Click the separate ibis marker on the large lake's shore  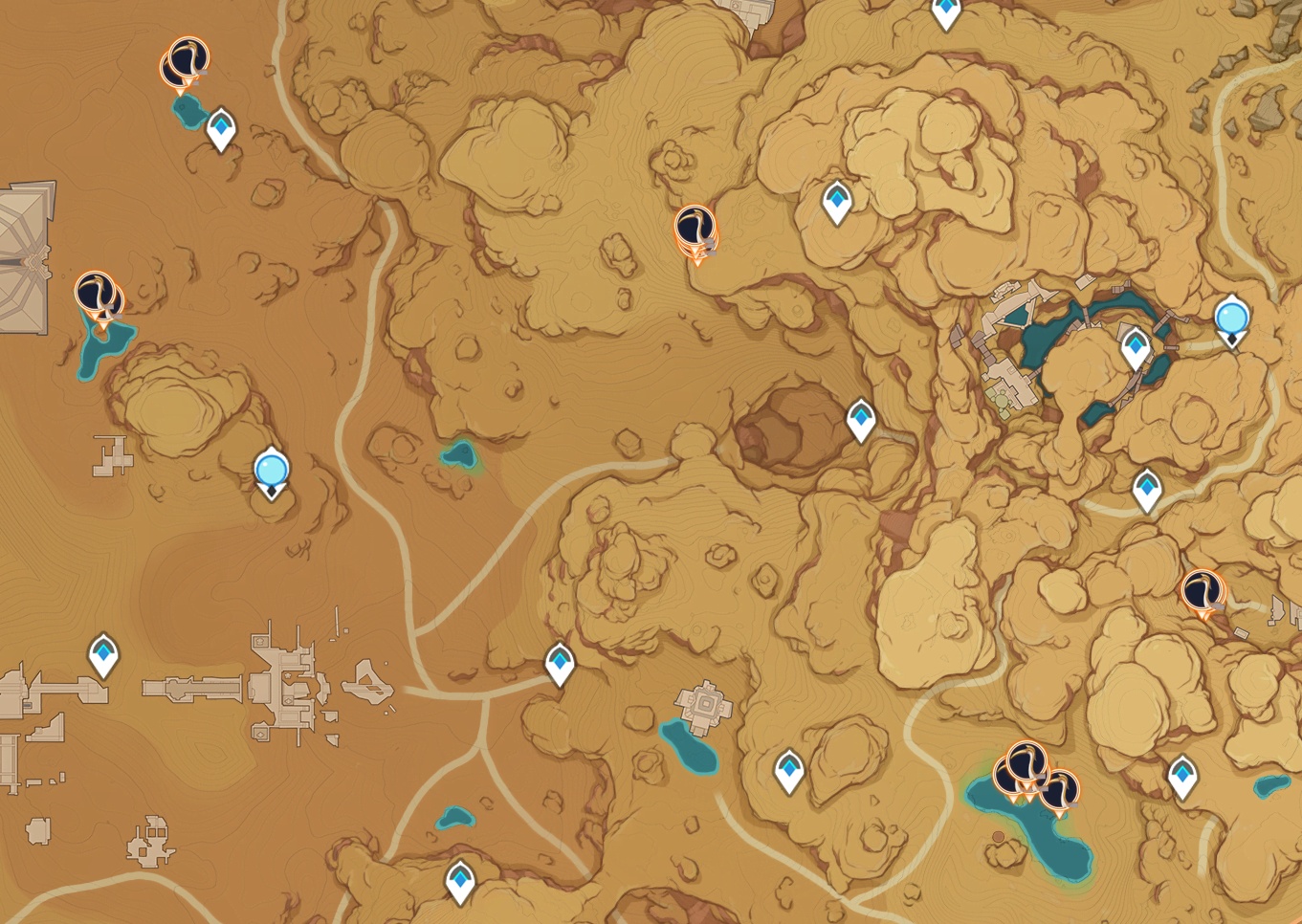pyautogui.click(x=1059, y=792)
